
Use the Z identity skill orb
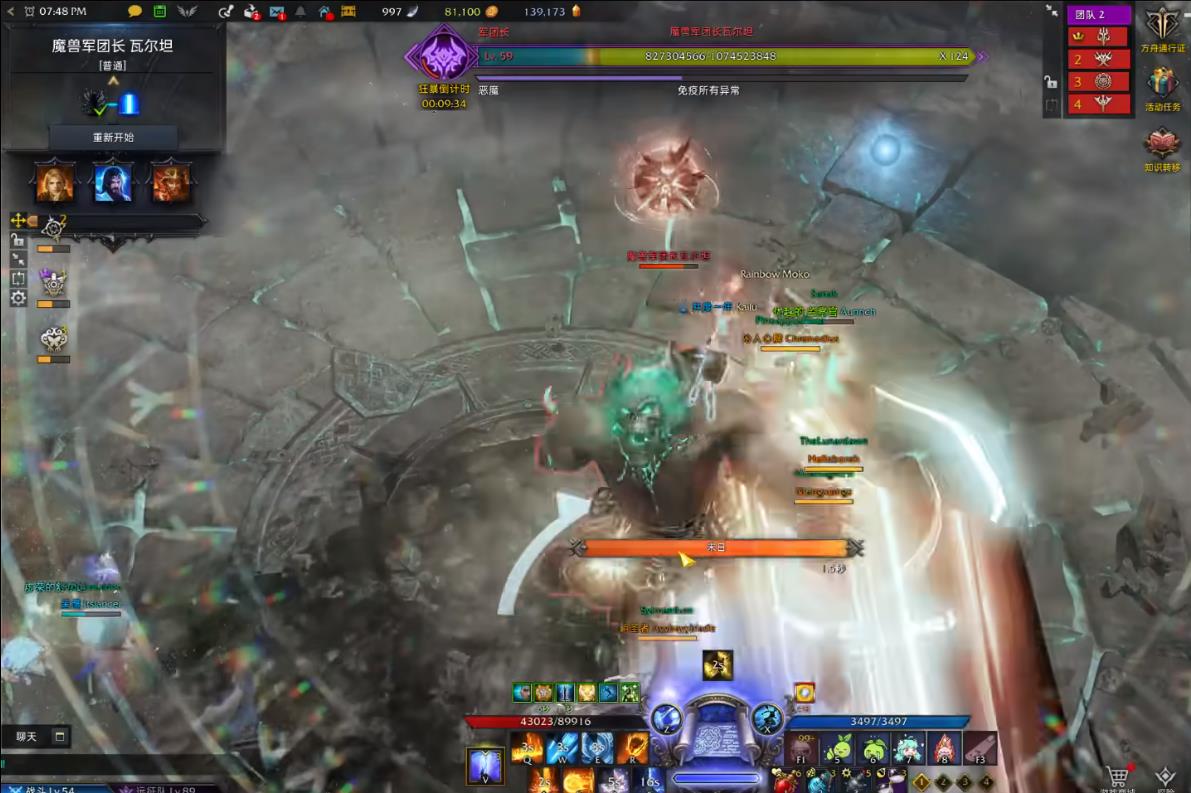coord(666,717)
